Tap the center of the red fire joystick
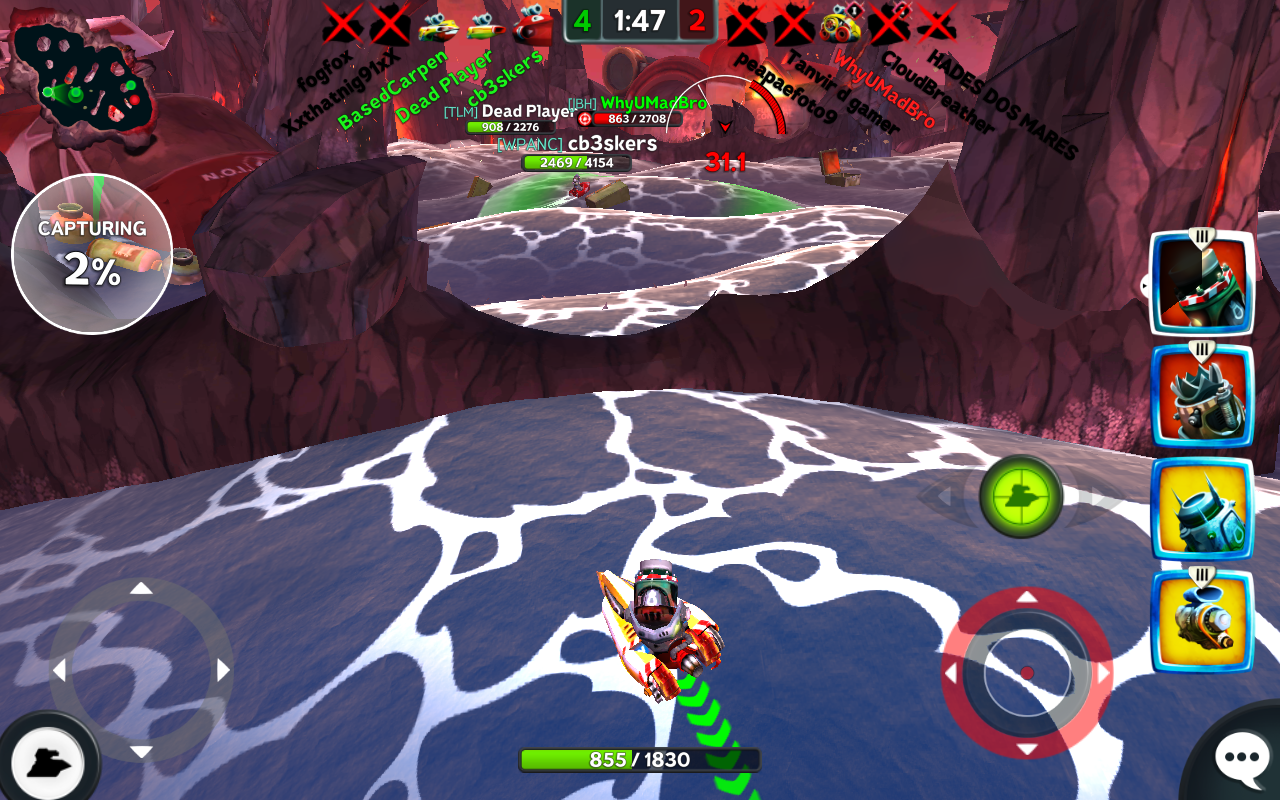1280x800 pixels. [1027, 673]
